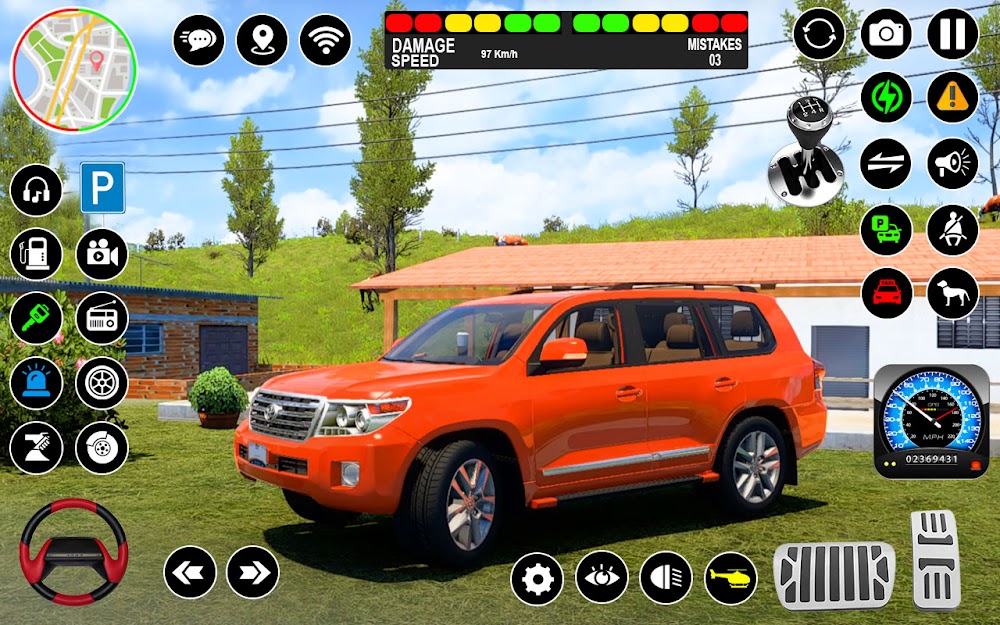Call the yellow helicopter
Viewport: 1000px width, 625px height.
coord(731,578)
